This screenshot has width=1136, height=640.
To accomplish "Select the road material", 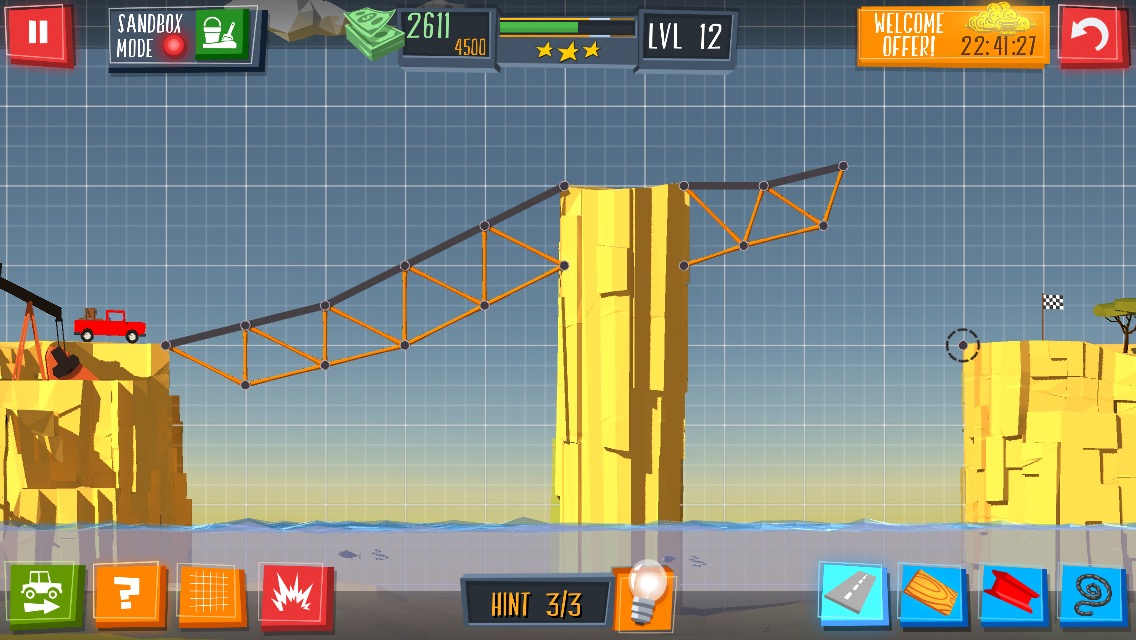I will pos(852,594).
